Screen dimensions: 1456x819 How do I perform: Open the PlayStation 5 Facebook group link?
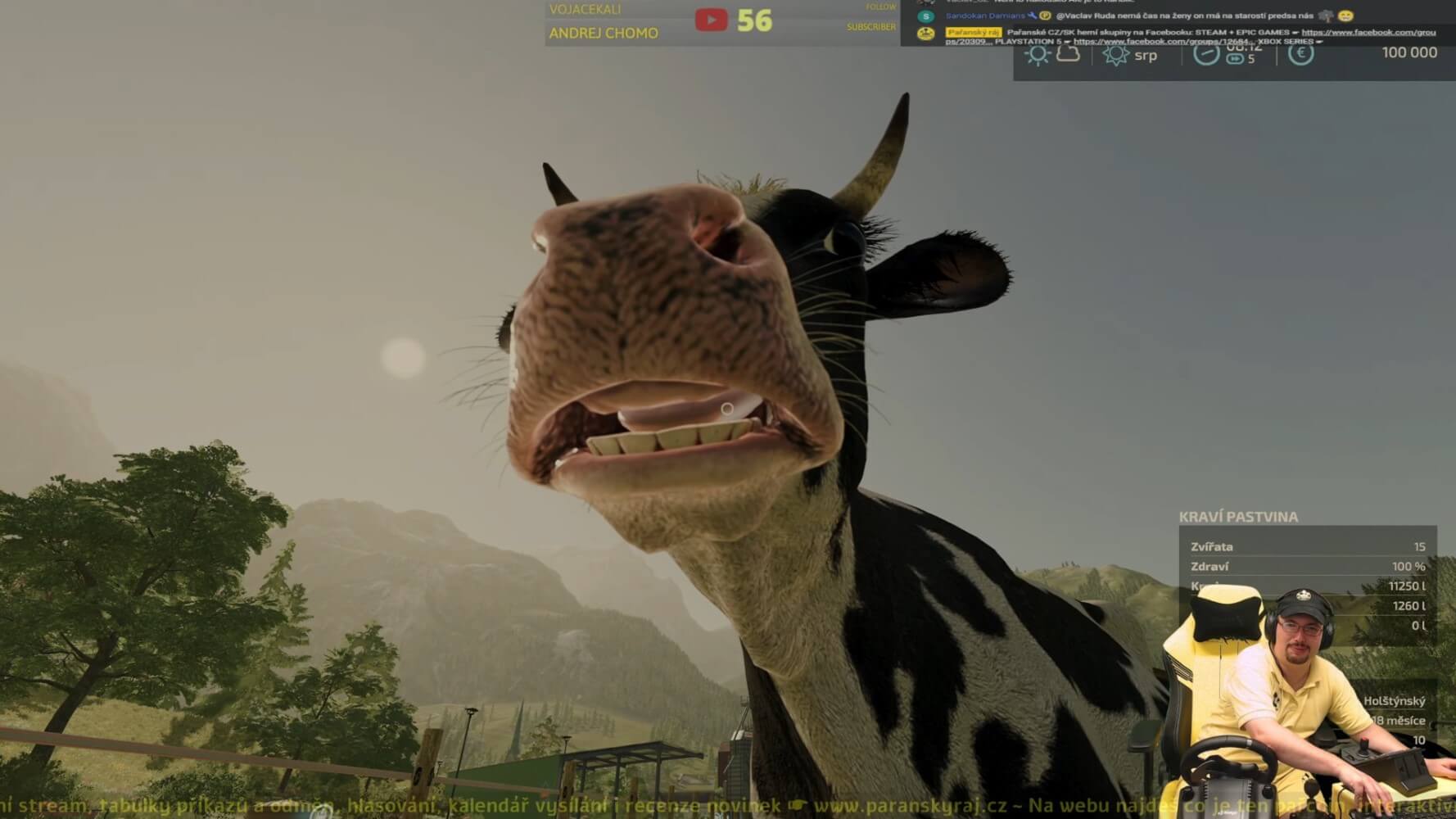[1162, 42]
